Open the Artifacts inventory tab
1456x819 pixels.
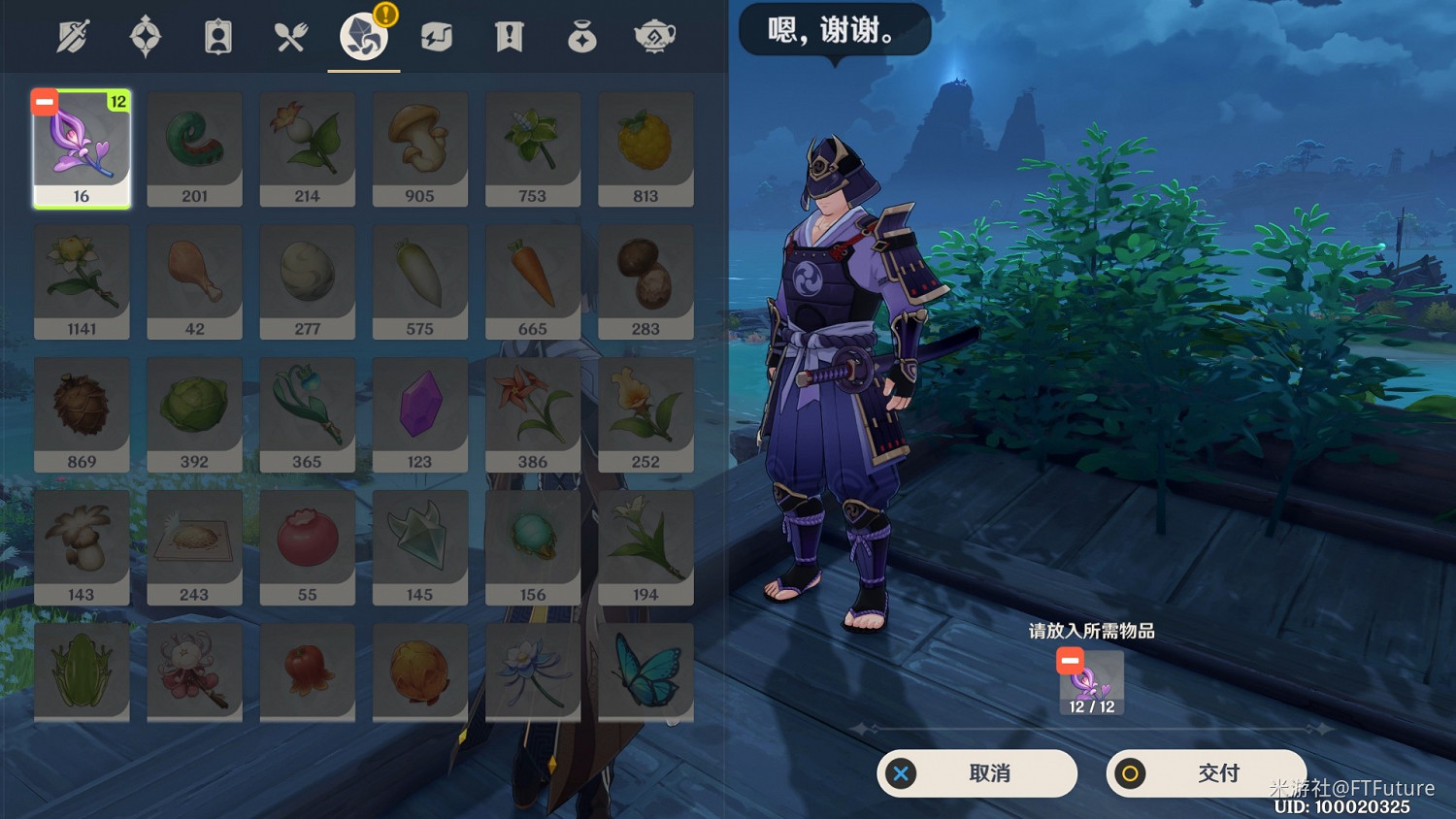click(x=146, y=36)
